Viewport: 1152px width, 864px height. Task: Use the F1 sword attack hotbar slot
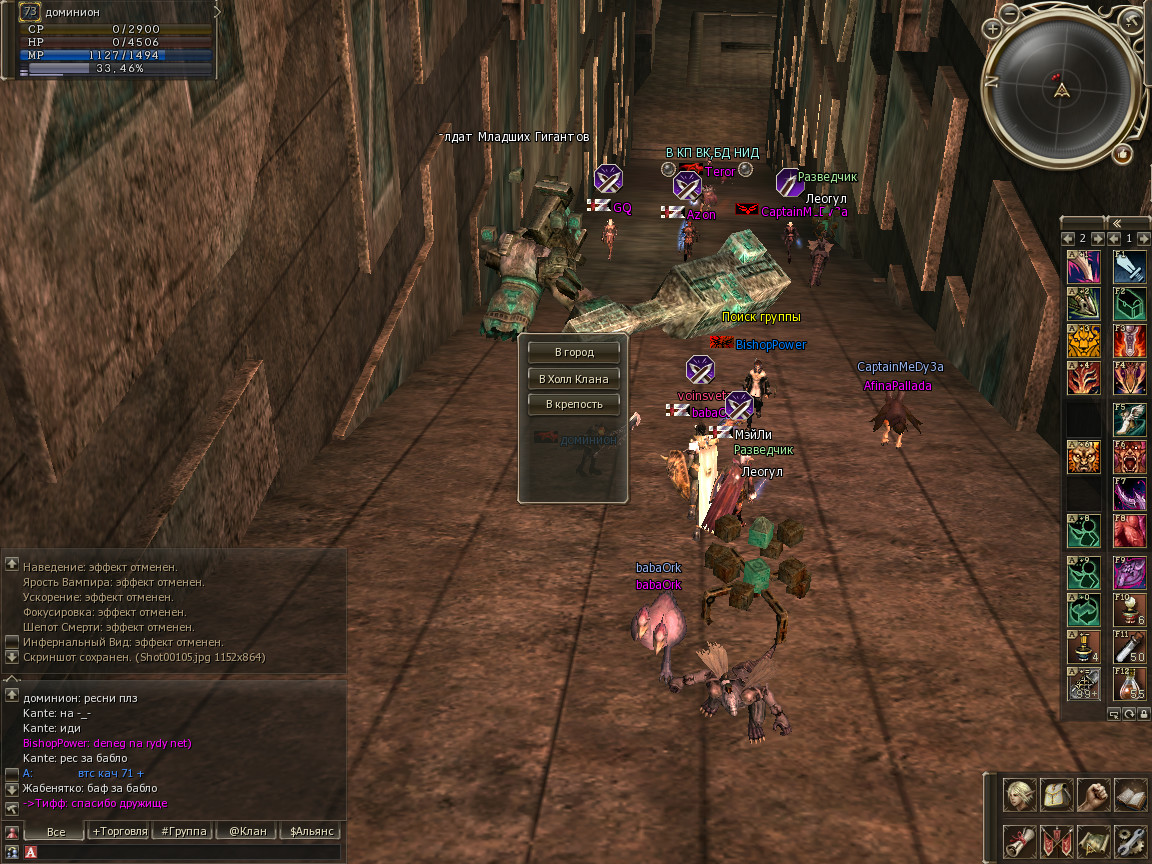click(x=1130, y=267)
